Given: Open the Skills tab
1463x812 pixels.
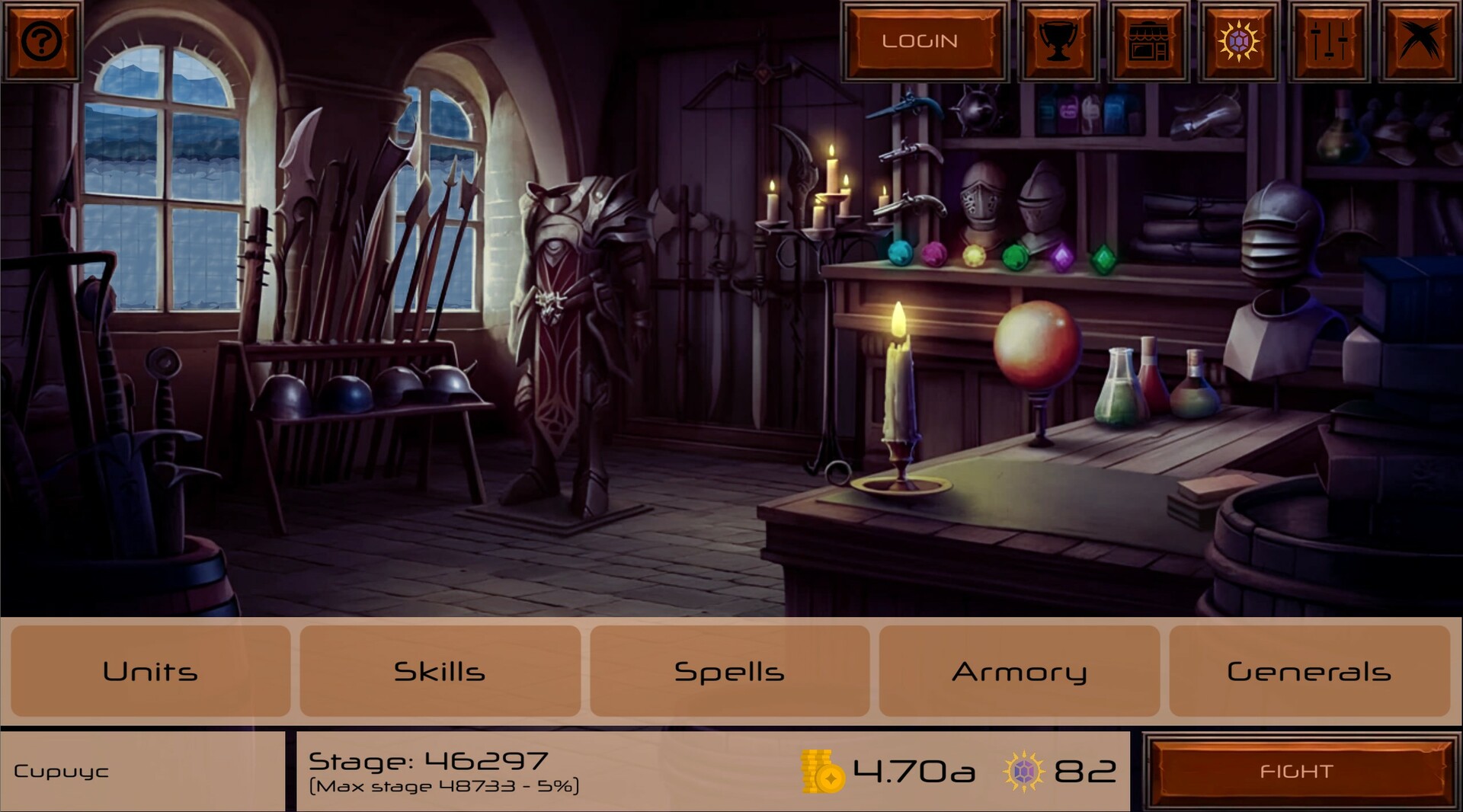Looking at the screenshot, I should click(x=440, y=672).
